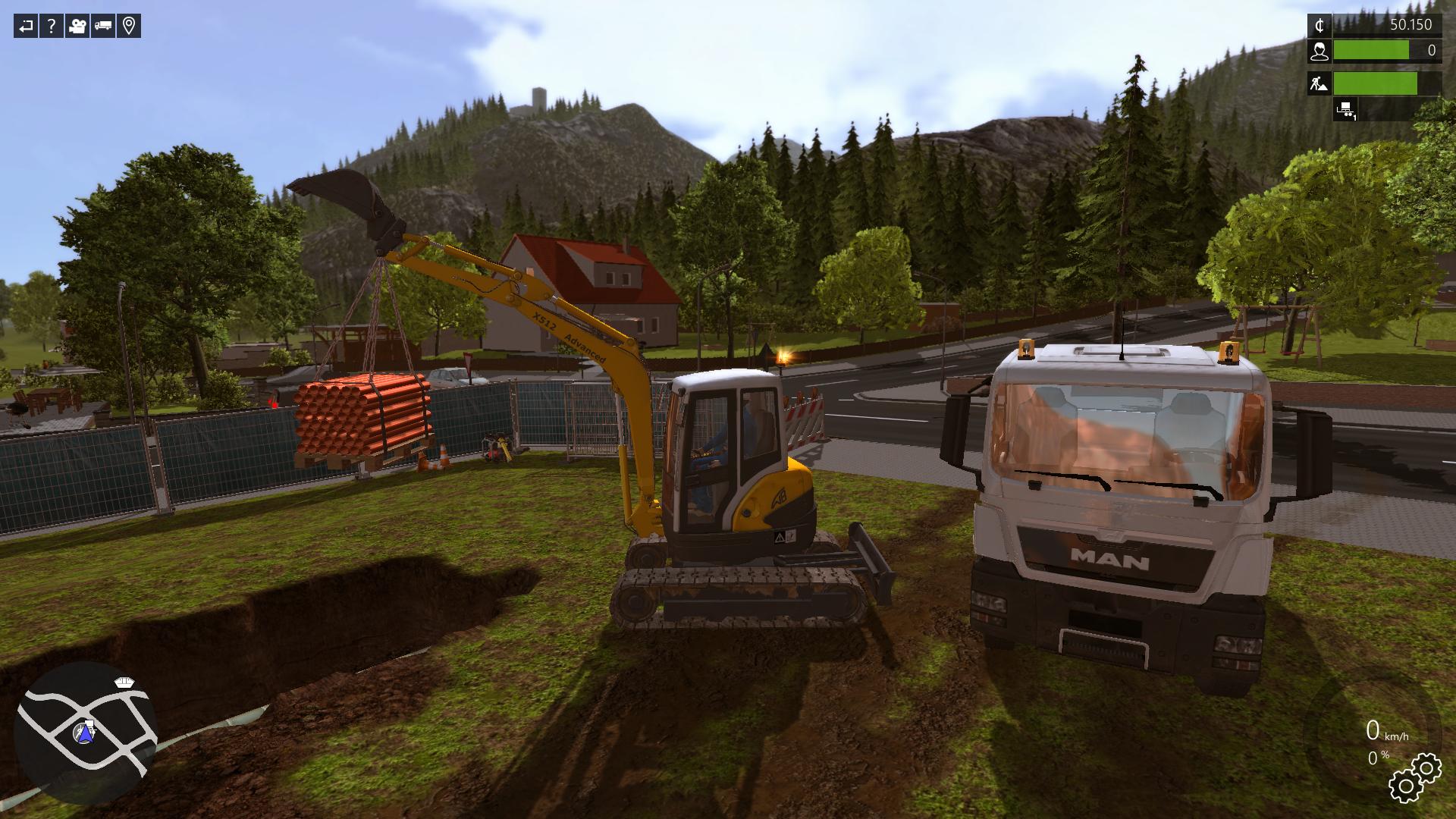The image size is (1456, 819).
Task: Select the map location pin icon
Action: coord(129,27)
